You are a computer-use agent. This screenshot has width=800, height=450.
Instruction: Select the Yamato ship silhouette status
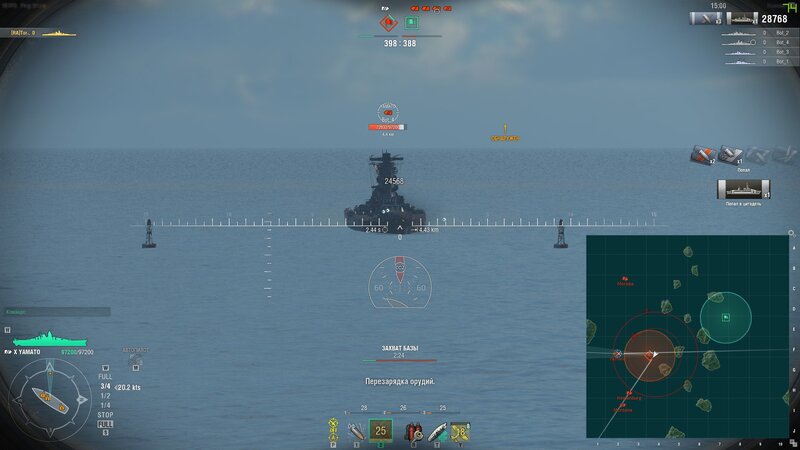point(48,340)
